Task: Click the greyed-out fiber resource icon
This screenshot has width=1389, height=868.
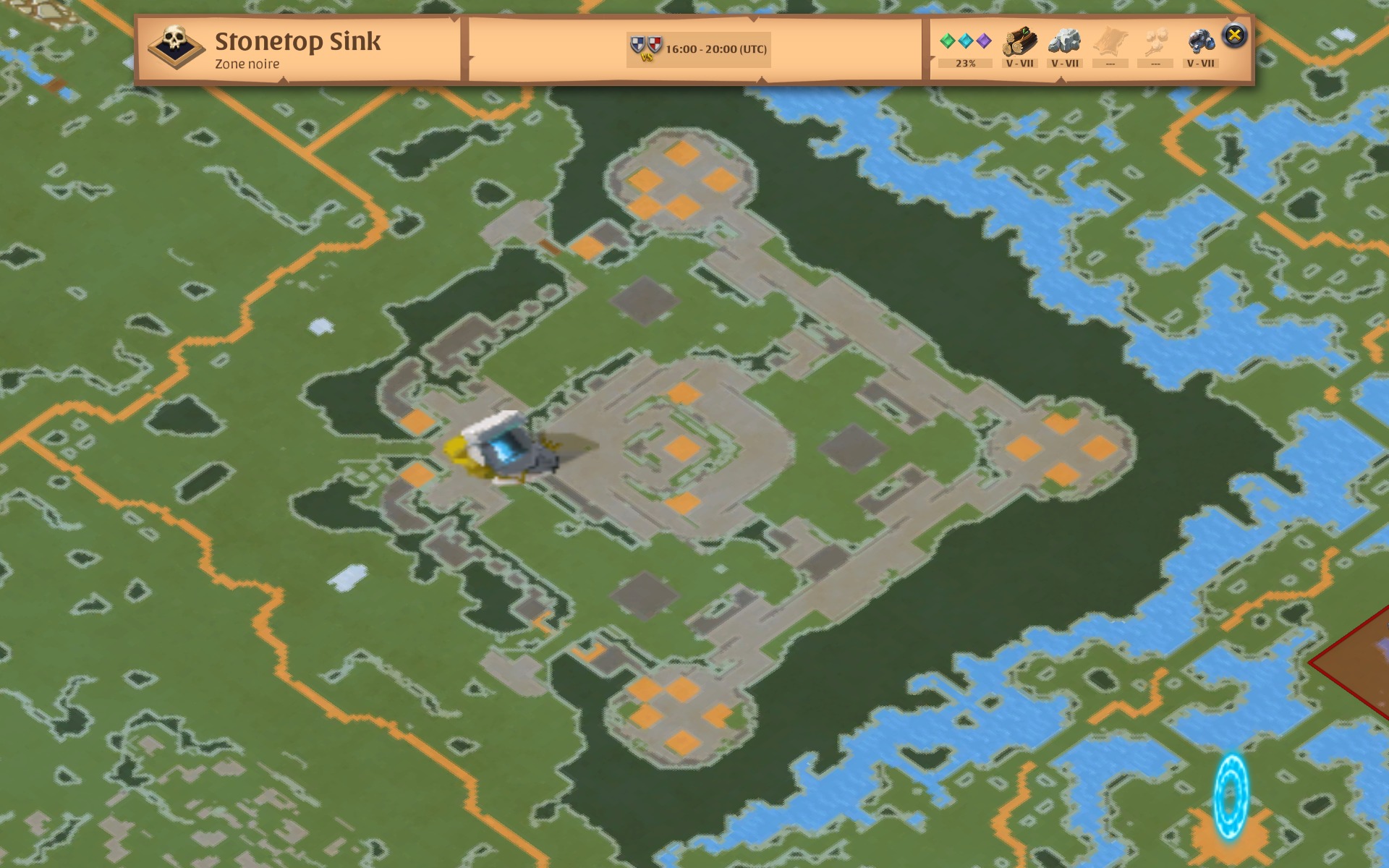Action: [1157, 41]
